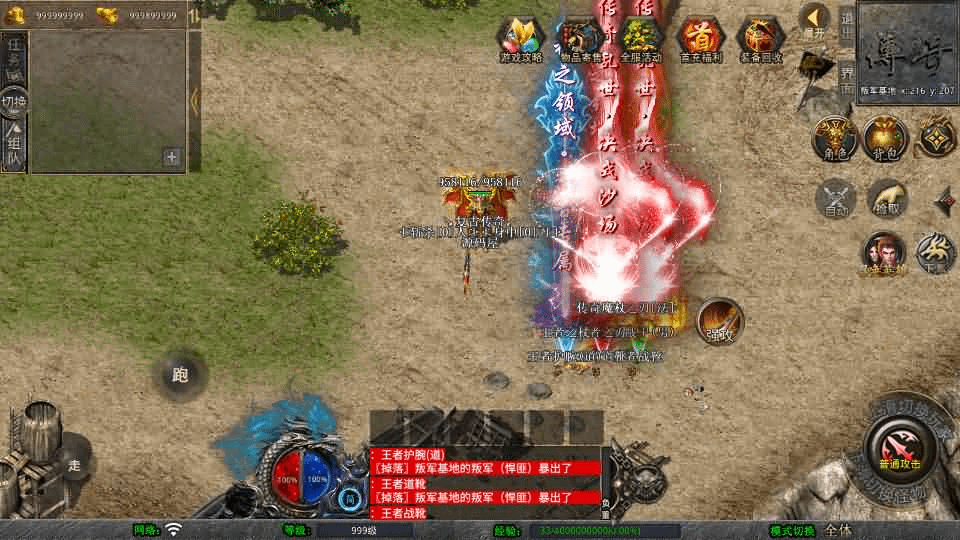Toggle 自动 auto-combat
Screen dimensions: 960x540
click(836, 198)
